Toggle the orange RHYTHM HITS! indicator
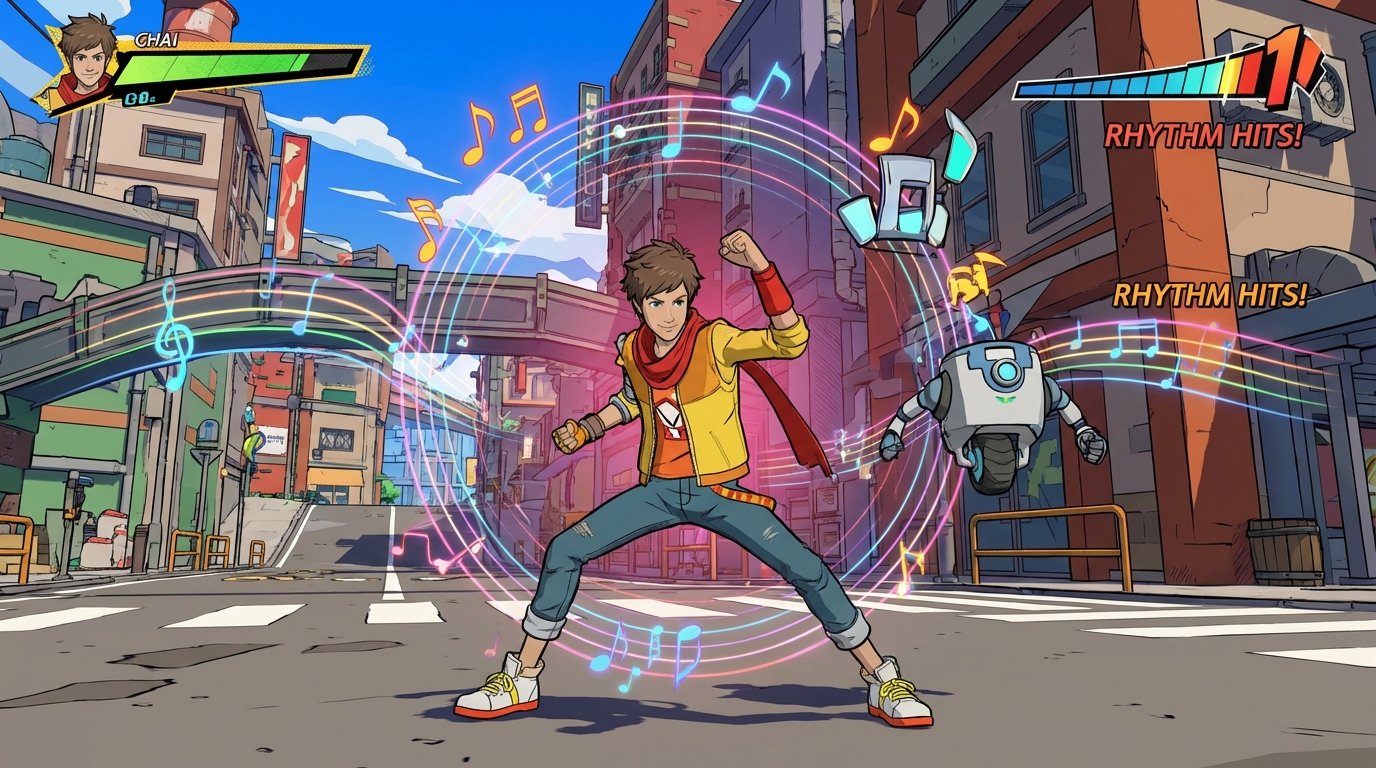 [x=1210, y=295]
